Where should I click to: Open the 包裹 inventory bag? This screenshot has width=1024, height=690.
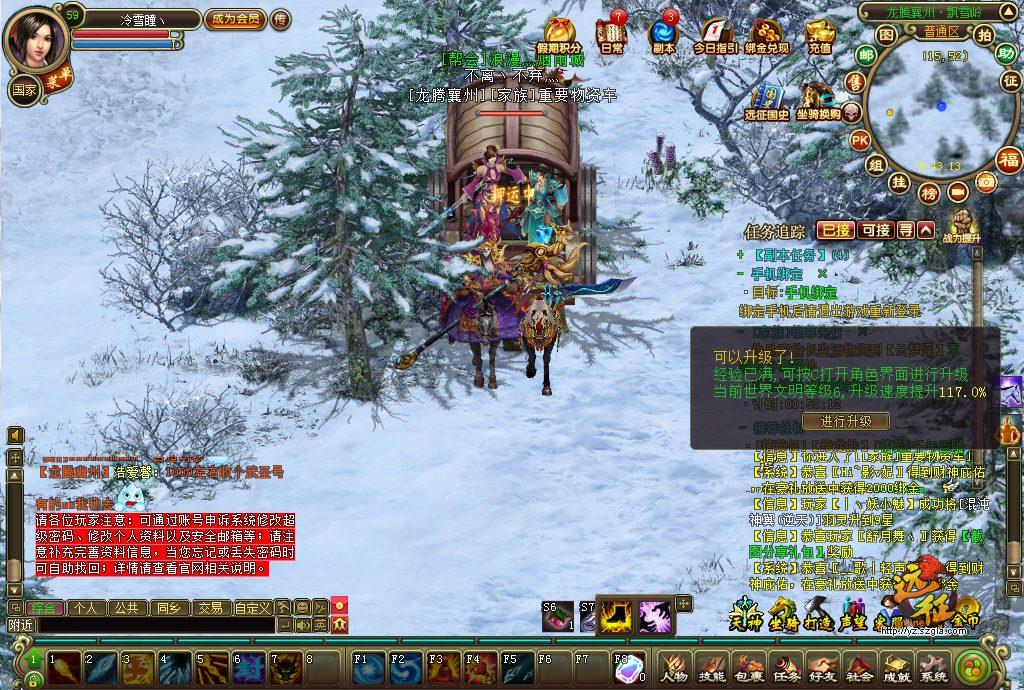(749, 667)
